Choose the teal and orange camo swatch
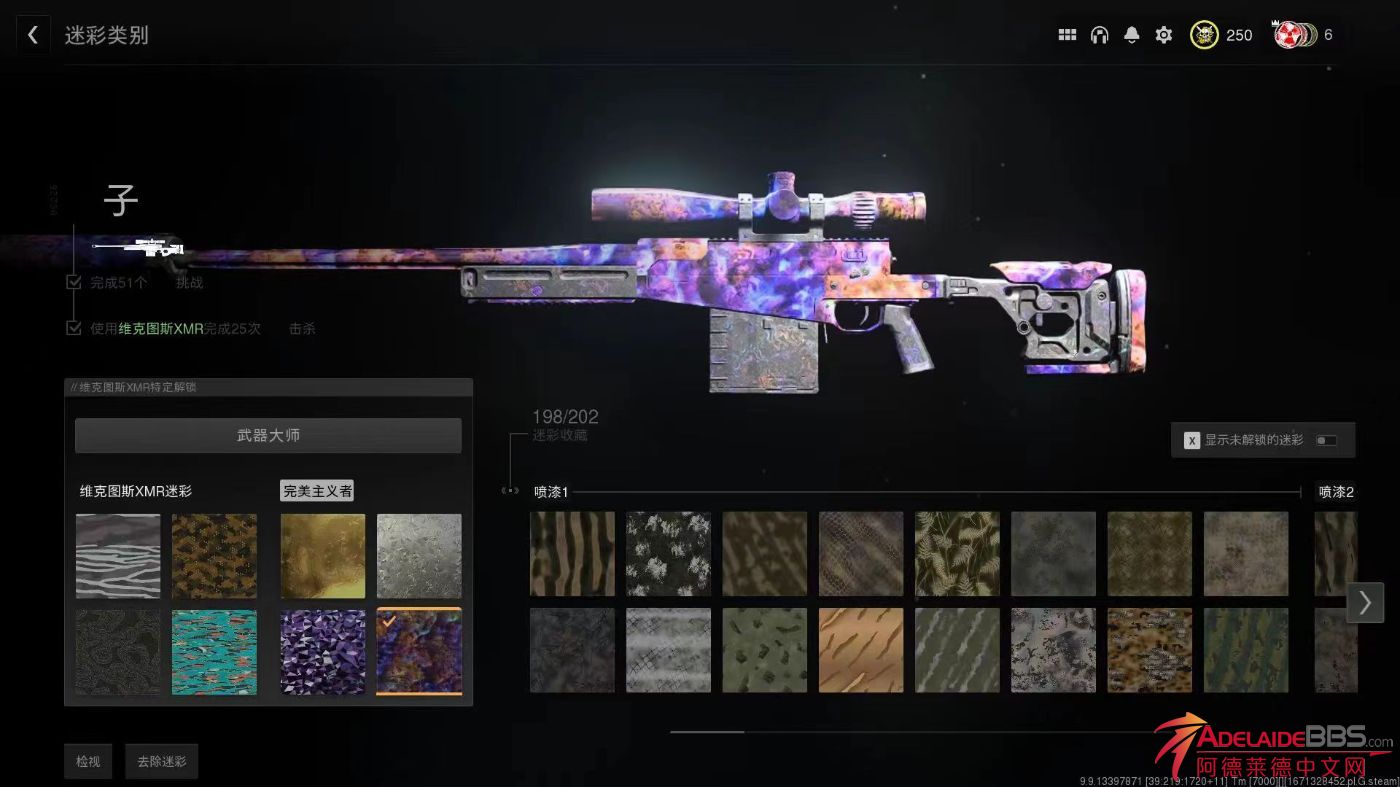 pos(214,652)
